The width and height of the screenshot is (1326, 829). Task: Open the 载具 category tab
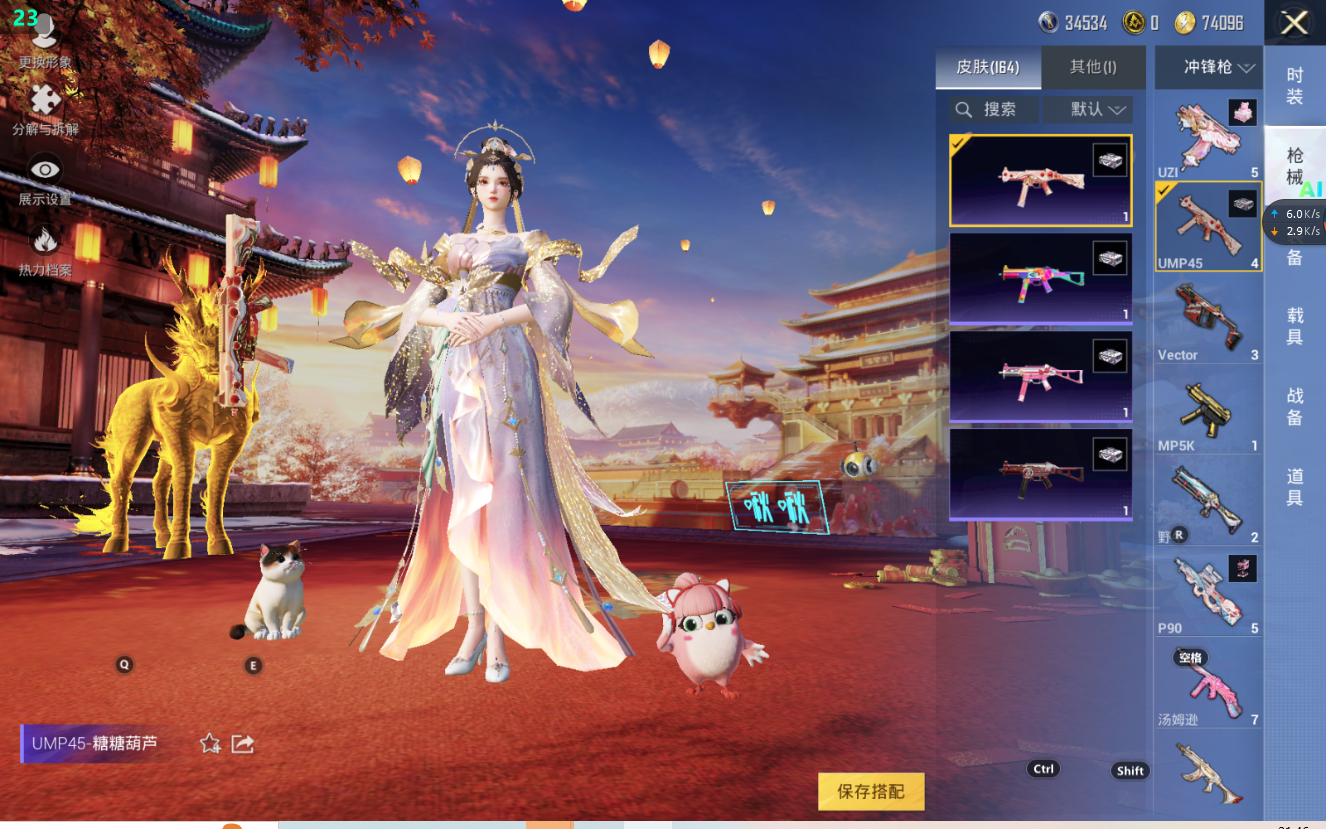click(x=1295, y=326)
